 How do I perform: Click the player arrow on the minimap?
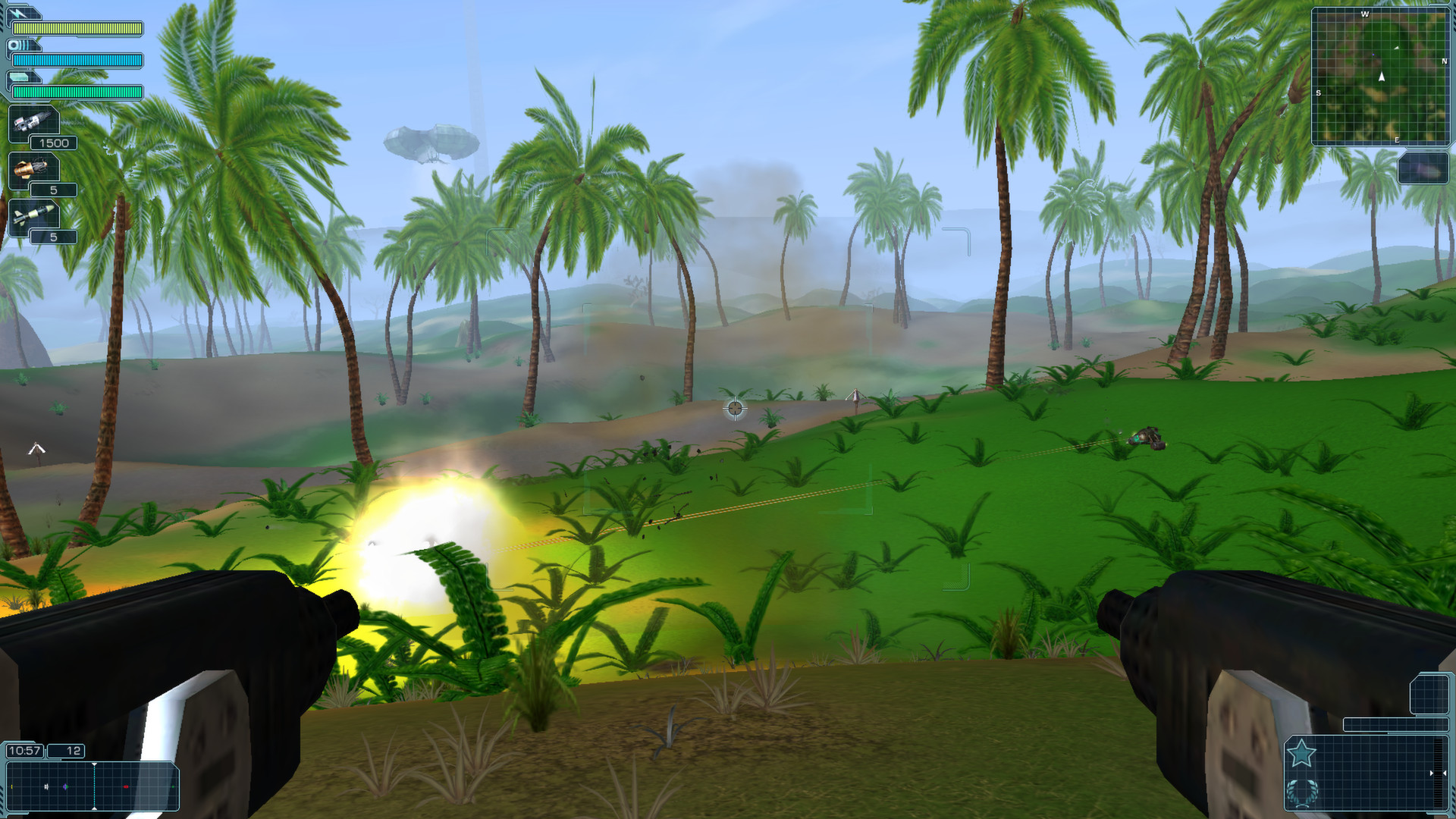click(1381, 77)
